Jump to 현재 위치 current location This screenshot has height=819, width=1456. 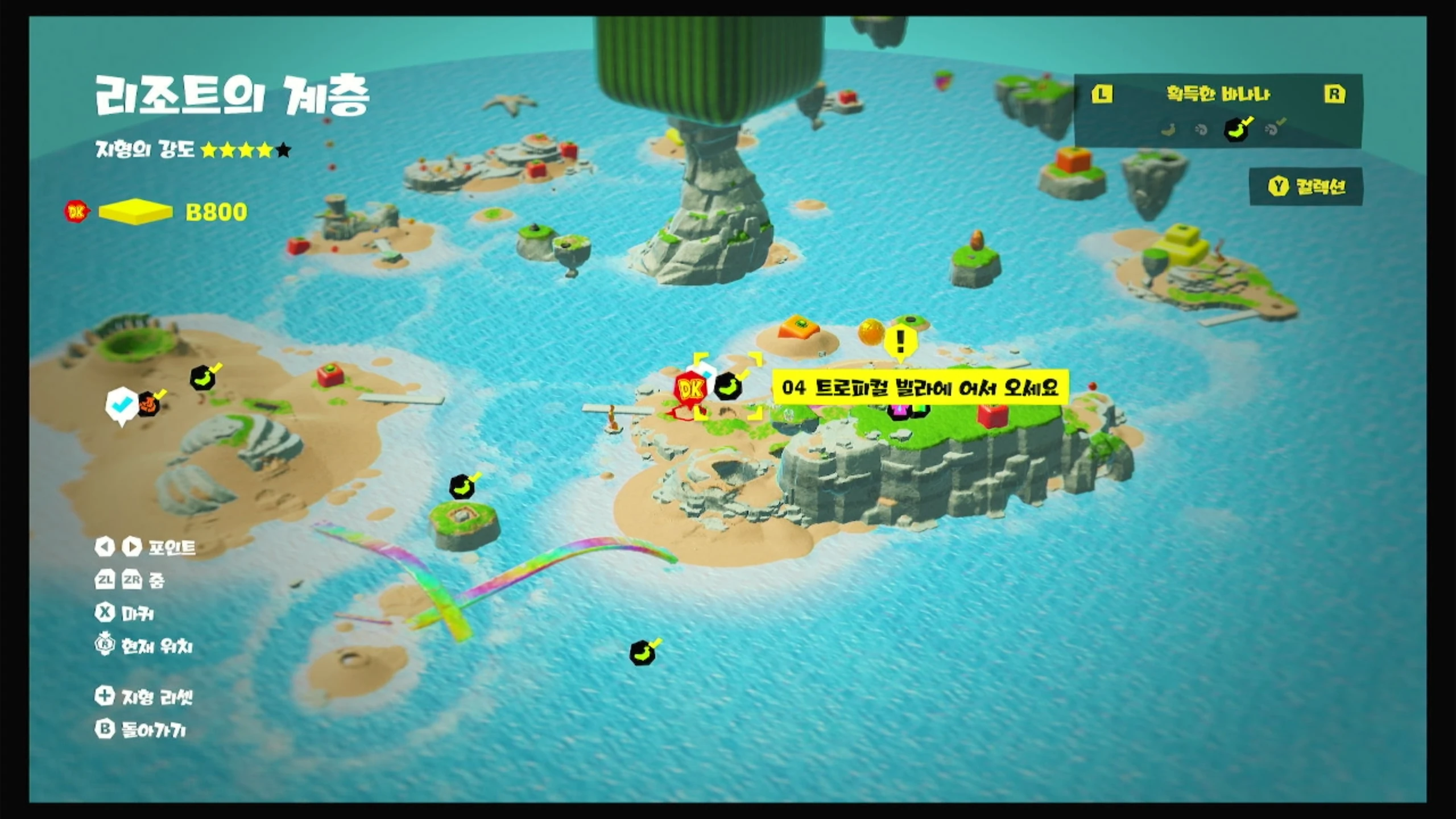click(x=144, y=646)
